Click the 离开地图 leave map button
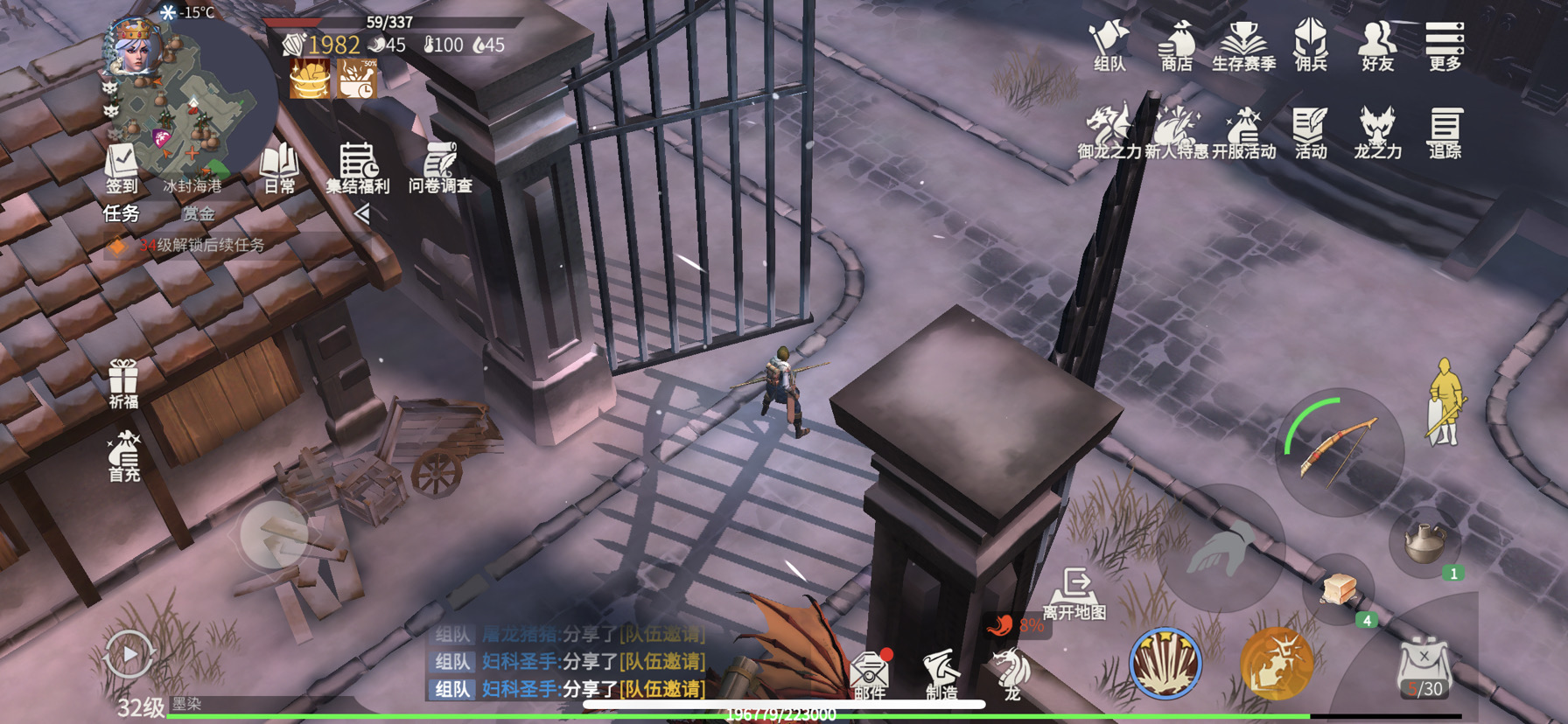Image resolution: width=1568 pixels, height=724 pixels. (1074, 593)
